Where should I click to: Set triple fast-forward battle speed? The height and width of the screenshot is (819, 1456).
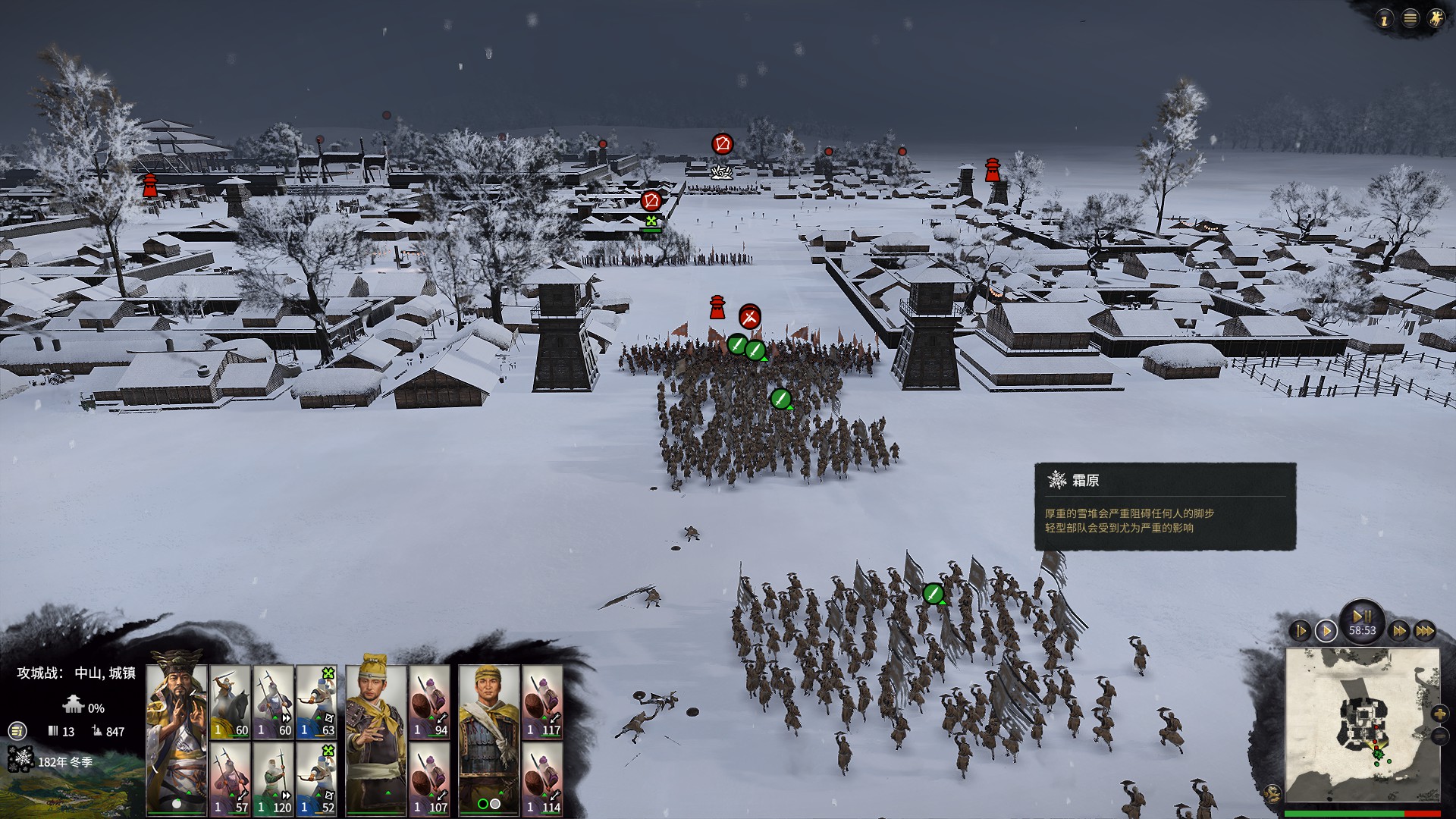point(1425,631)
